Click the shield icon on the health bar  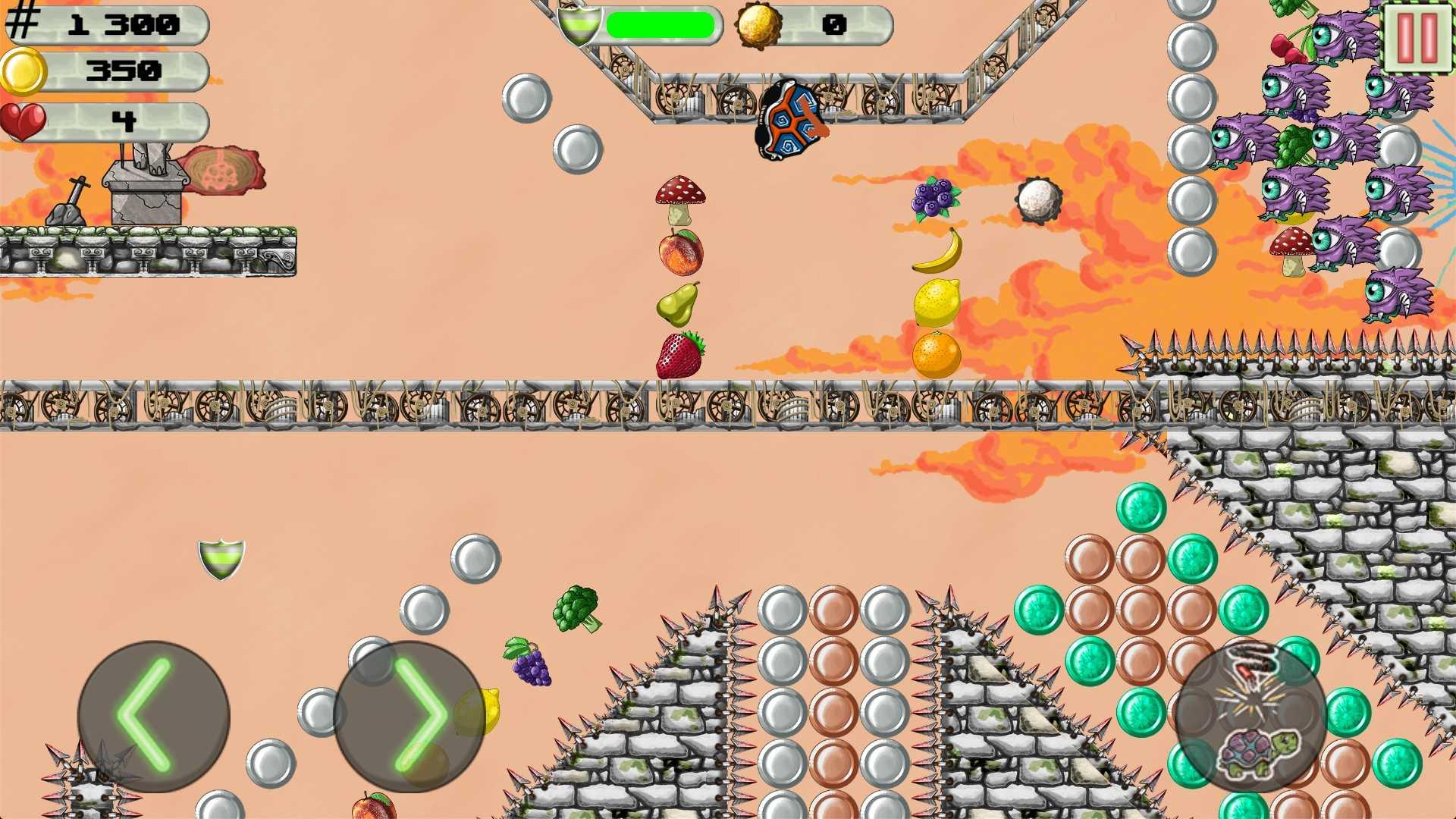(x=580, y=25)
